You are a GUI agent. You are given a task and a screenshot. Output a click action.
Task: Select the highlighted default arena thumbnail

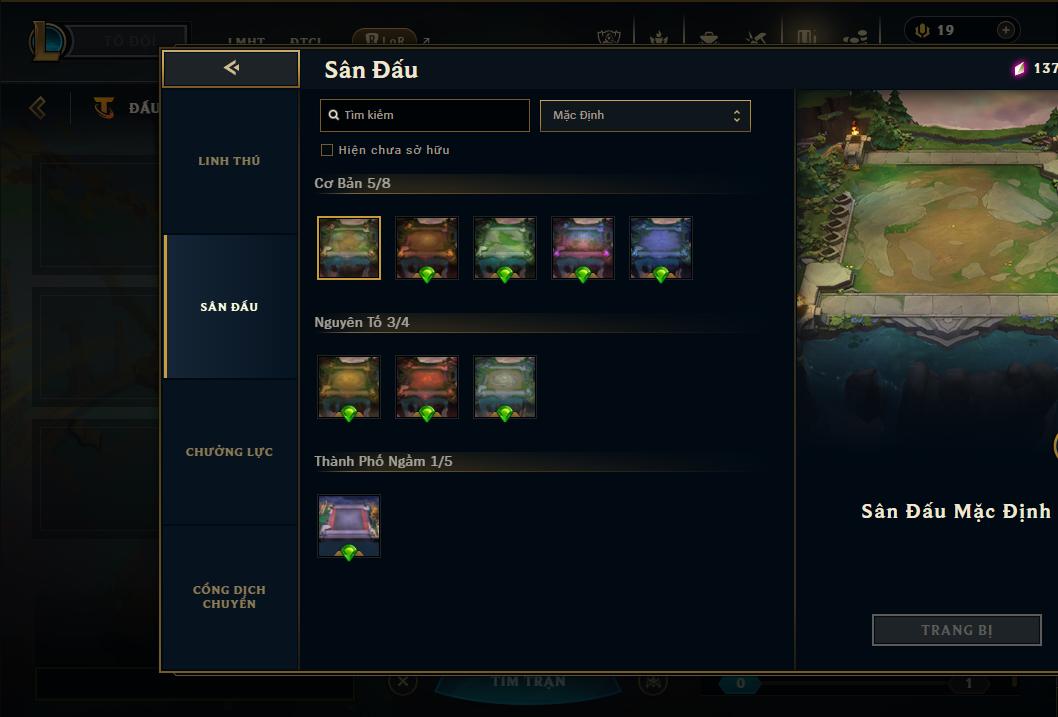click(349, 247)
